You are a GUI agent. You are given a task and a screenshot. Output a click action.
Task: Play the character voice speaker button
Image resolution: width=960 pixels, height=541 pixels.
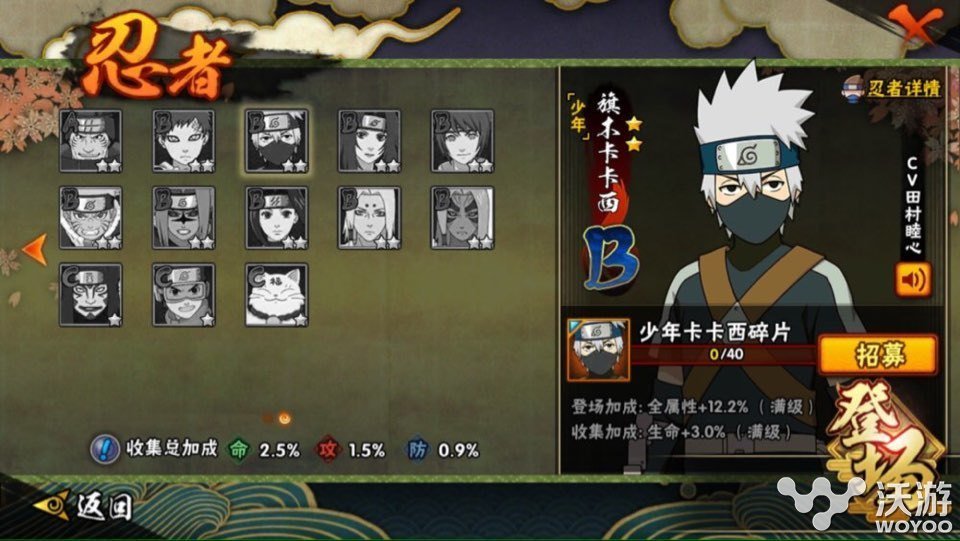[912, 279]
